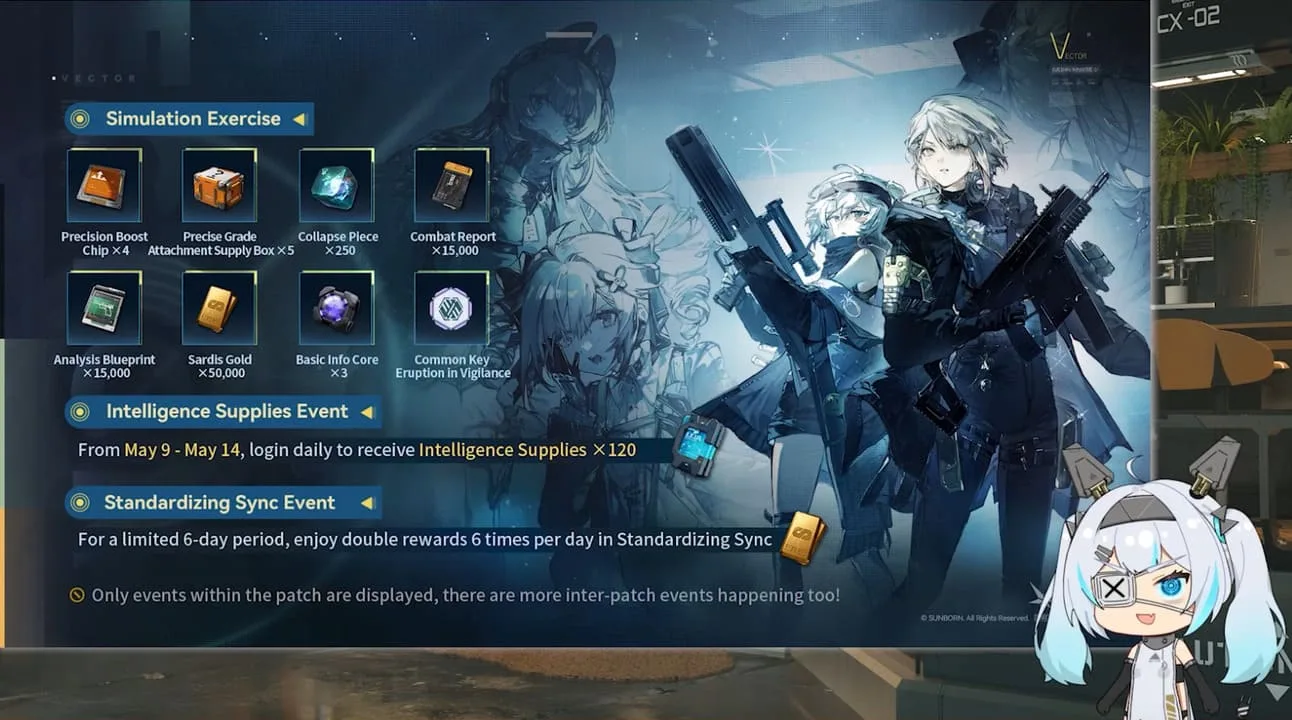Open the Simulation Exercise header tab
The image size is (1292, 720).
pos(188,118)
